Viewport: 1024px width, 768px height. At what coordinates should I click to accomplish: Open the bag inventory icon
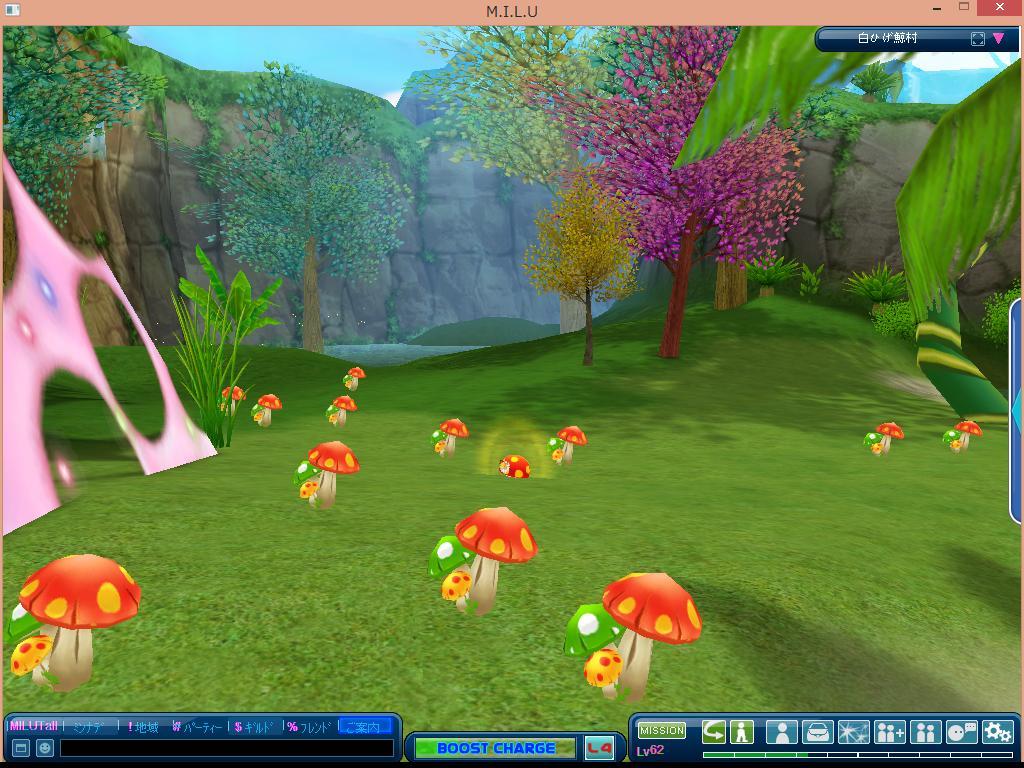coord(817,732)
